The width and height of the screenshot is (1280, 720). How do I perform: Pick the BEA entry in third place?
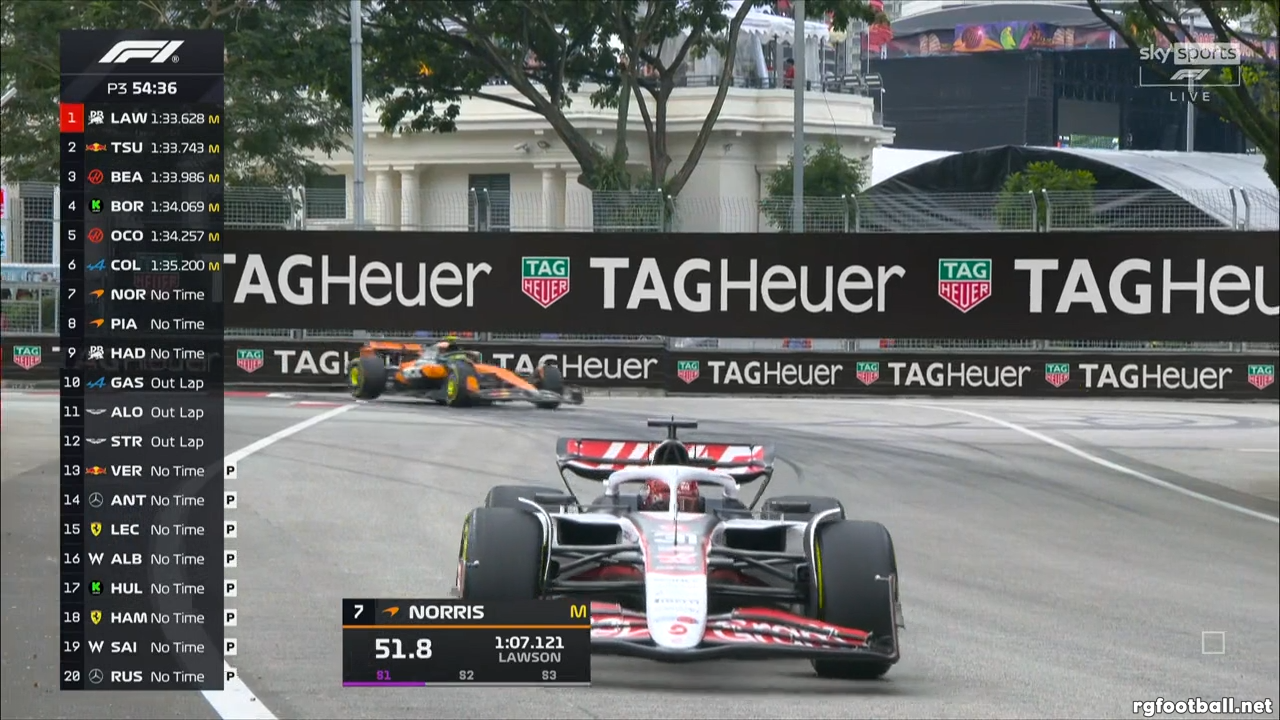(141, 177)
